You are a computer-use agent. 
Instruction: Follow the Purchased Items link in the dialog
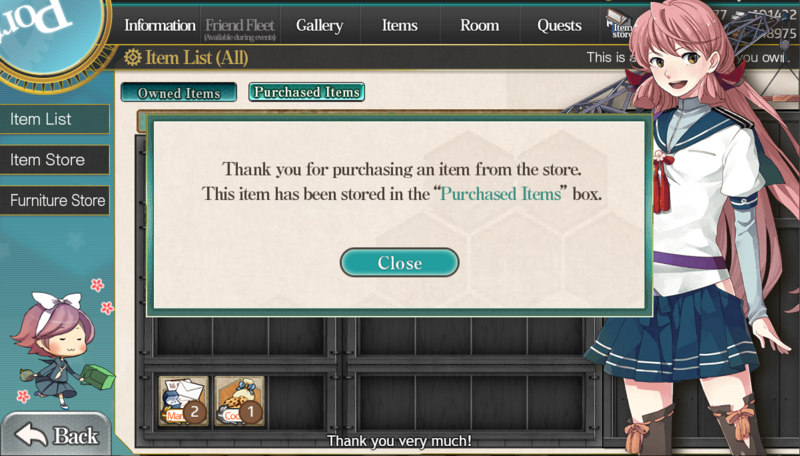500,194
